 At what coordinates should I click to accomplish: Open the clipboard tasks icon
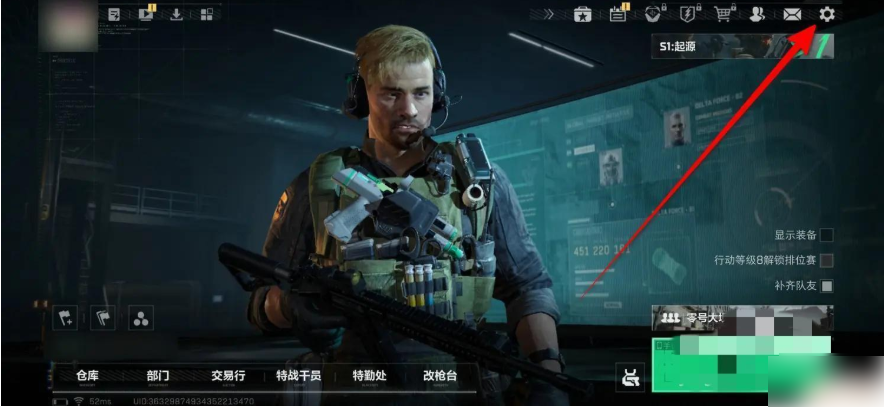coord(618,14)
